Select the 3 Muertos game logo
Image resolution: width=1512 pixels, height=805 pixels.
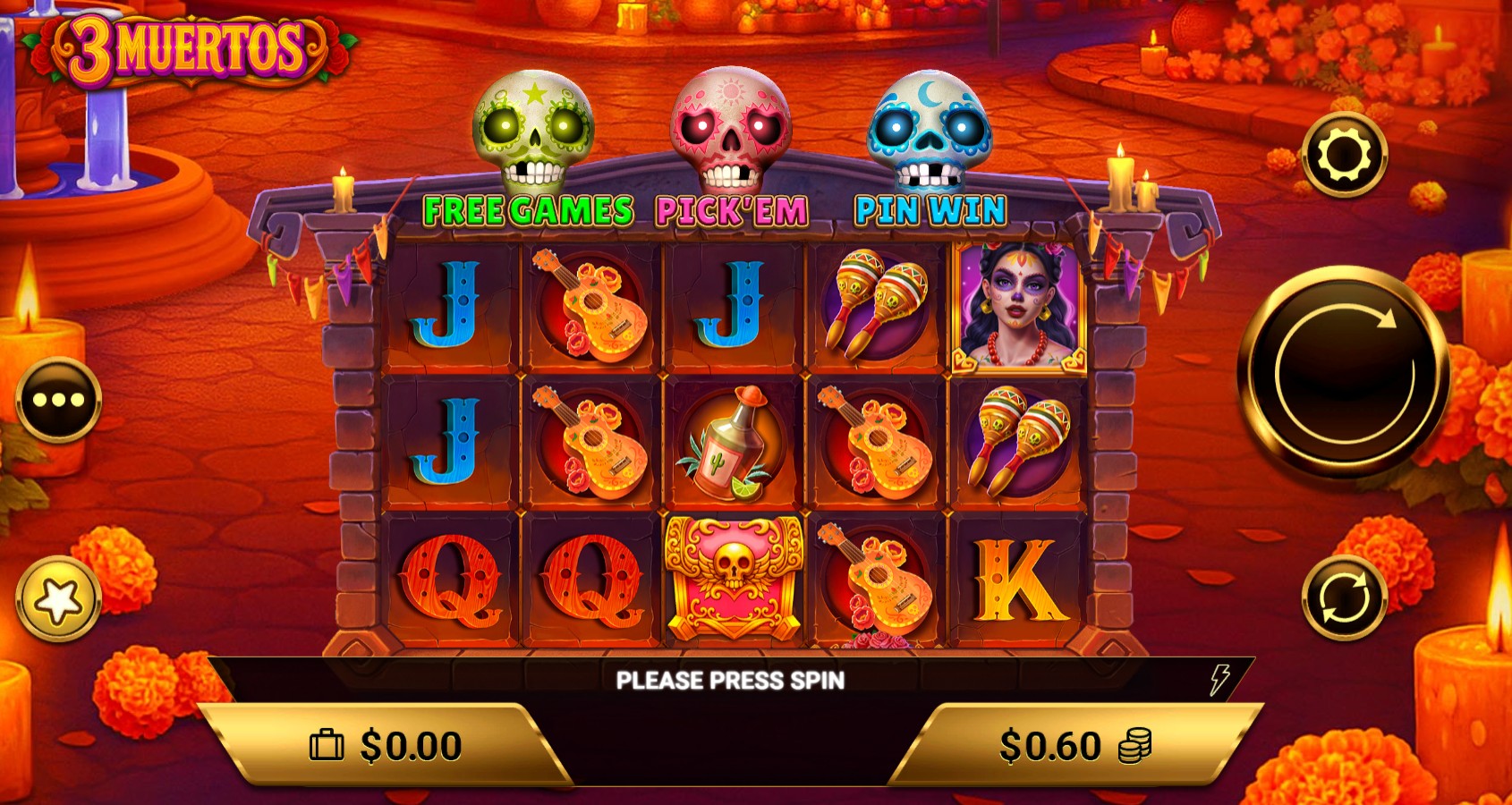click(x=188, y=49)
